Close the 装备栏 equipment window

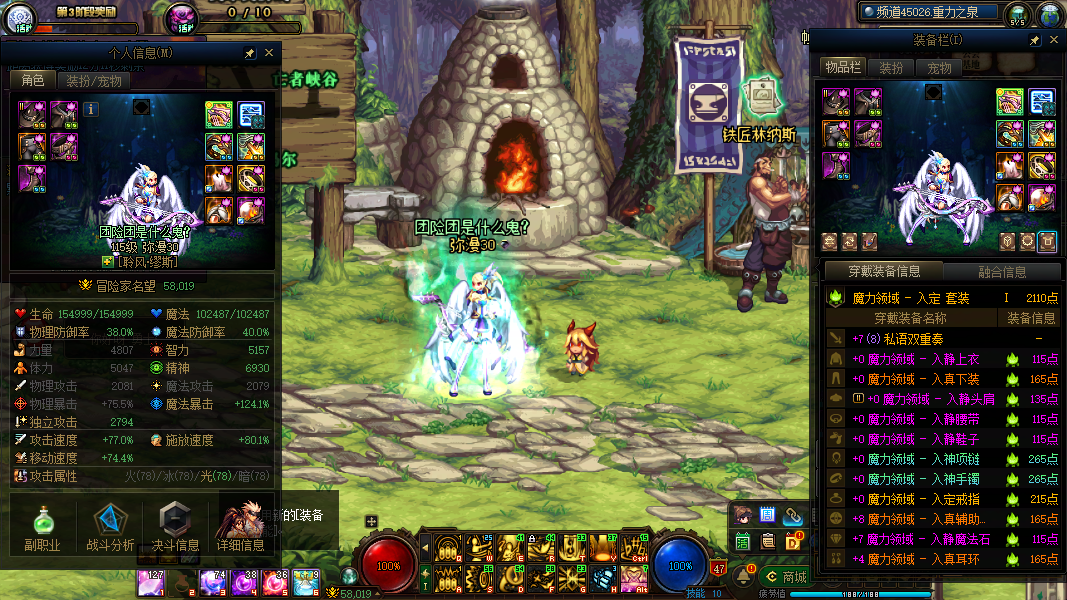1053,40
